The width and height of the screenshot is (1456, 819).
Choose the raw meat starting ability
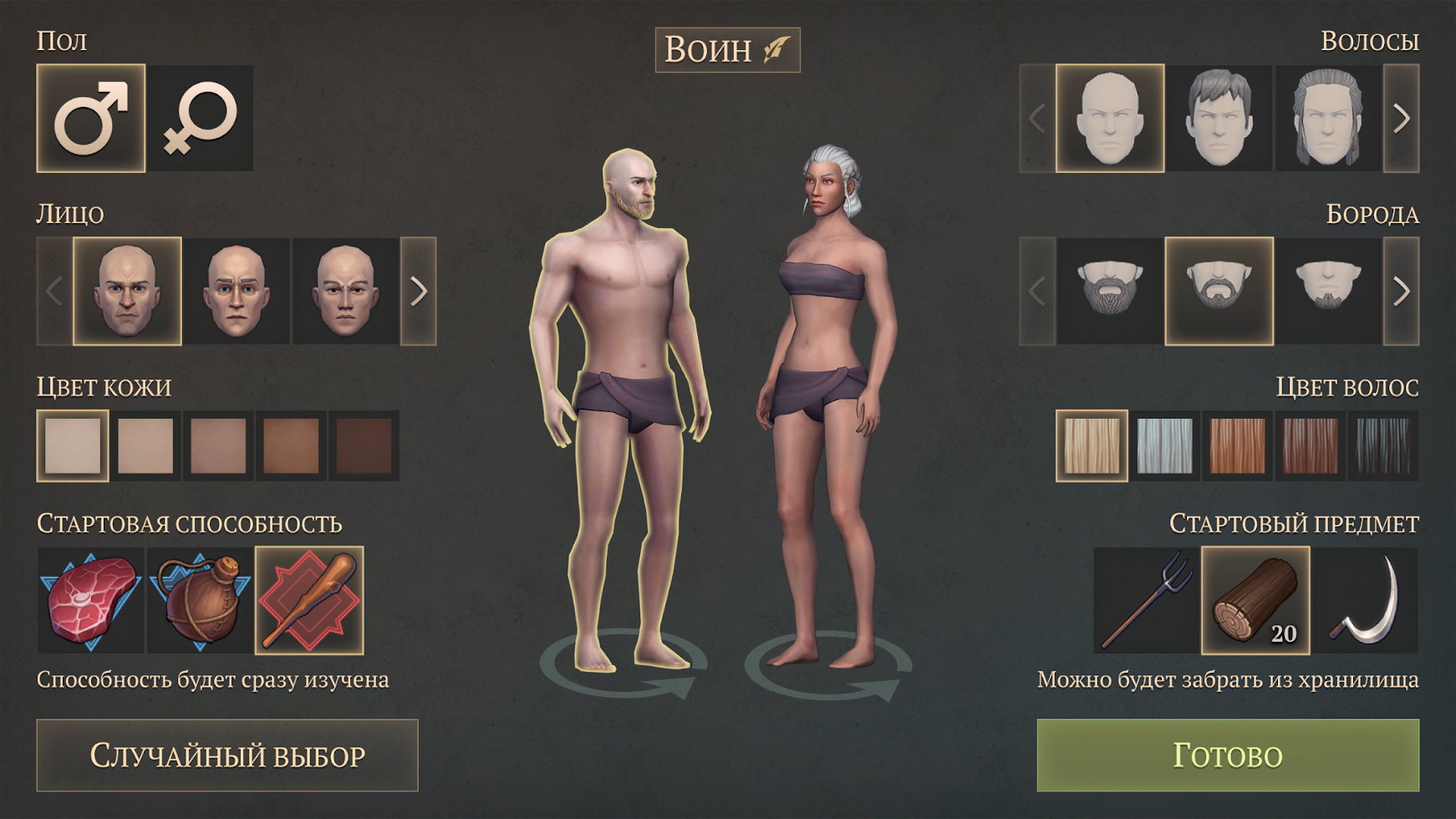click(x=90, y=600)
